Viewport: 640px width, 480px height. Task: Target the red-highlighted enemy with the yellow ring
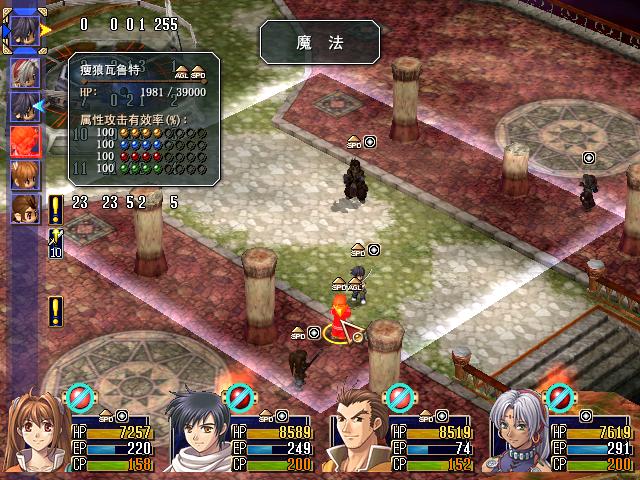[341, 315]
